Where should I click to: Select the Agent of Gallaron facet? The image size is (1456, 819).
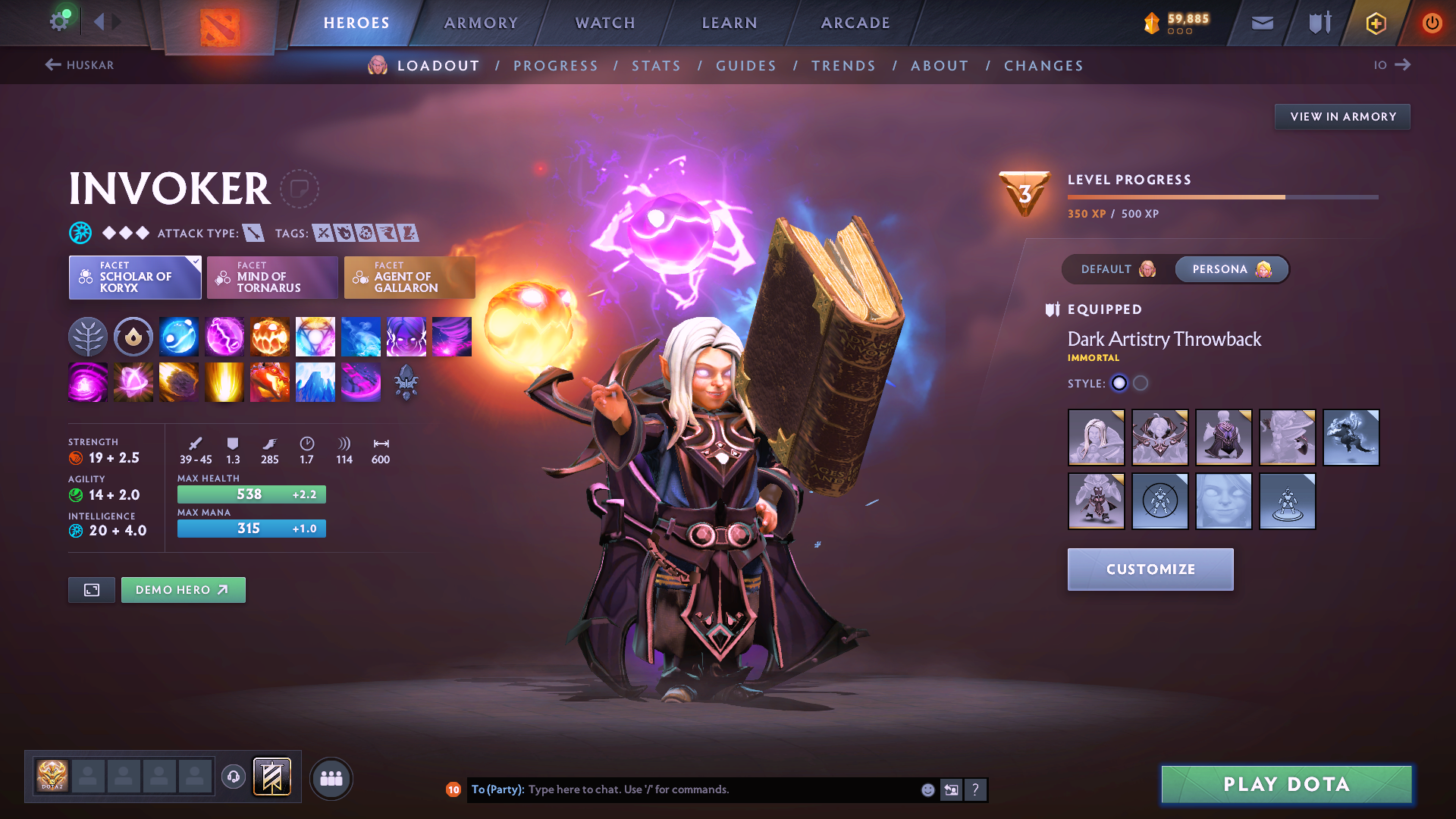pyautogui.click(x=409, y=278)
